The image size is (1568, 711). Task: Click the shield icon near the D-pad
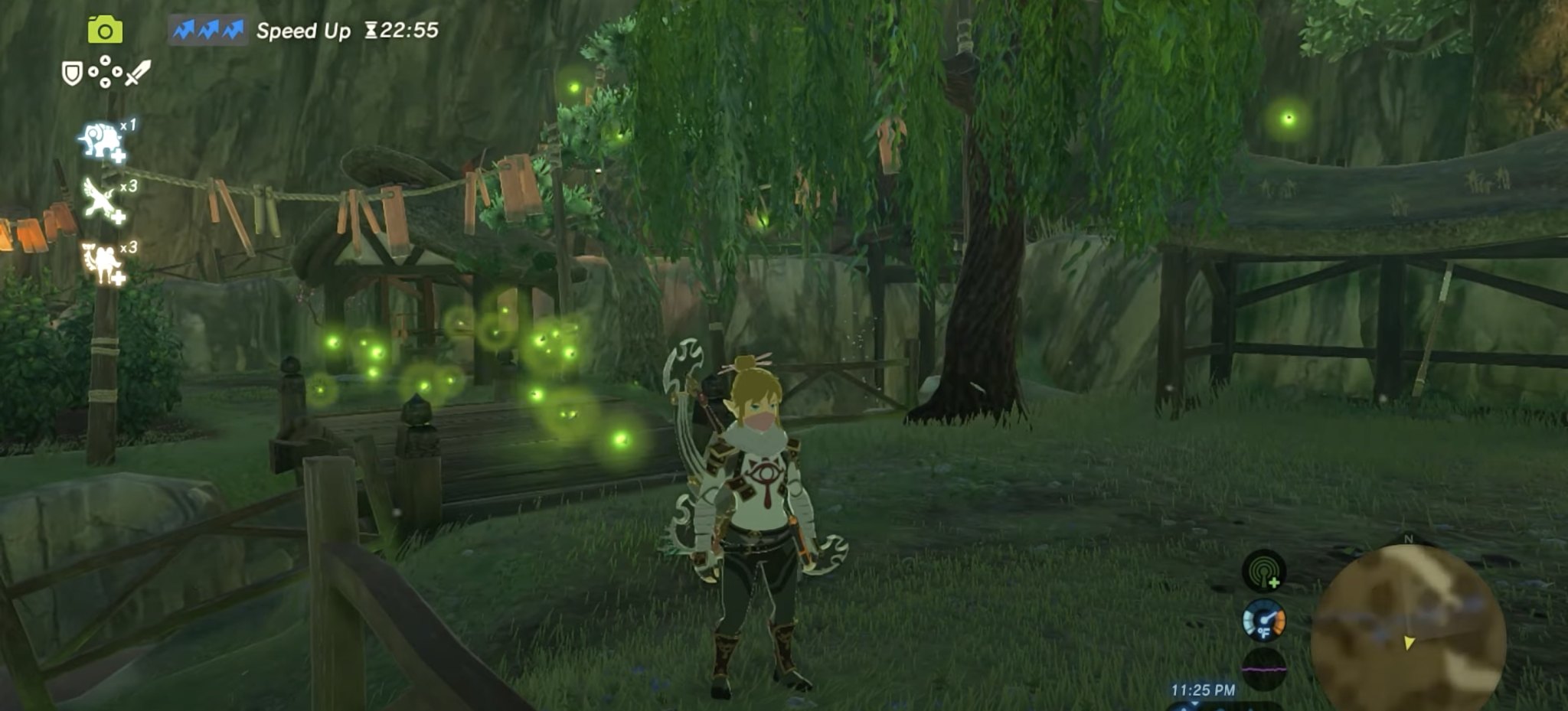tap(70, 72)
